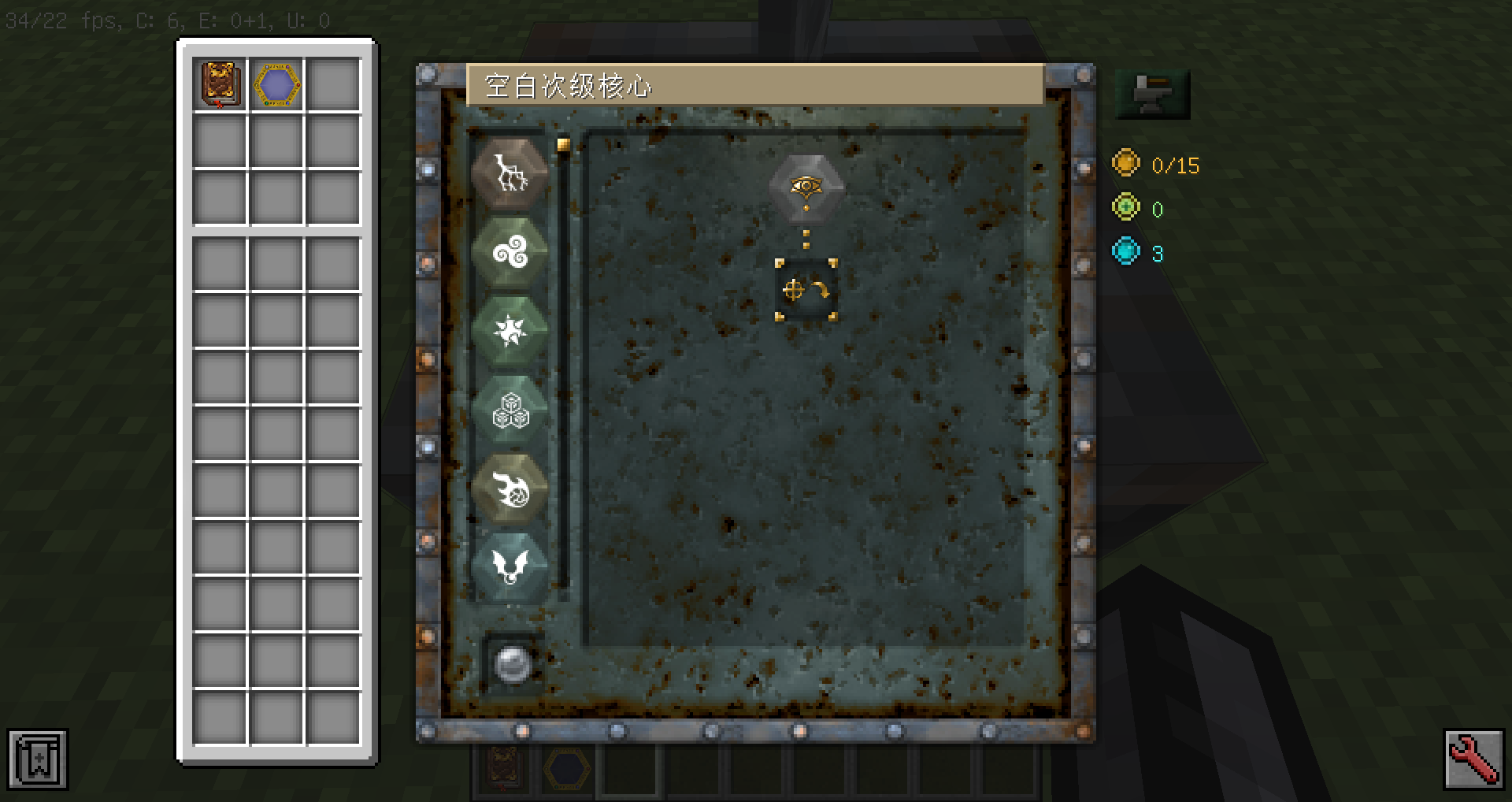The width and height of the screenshot is (1512, 802).
Task: Select the winged creature hexagon rune
Action: 510,566
